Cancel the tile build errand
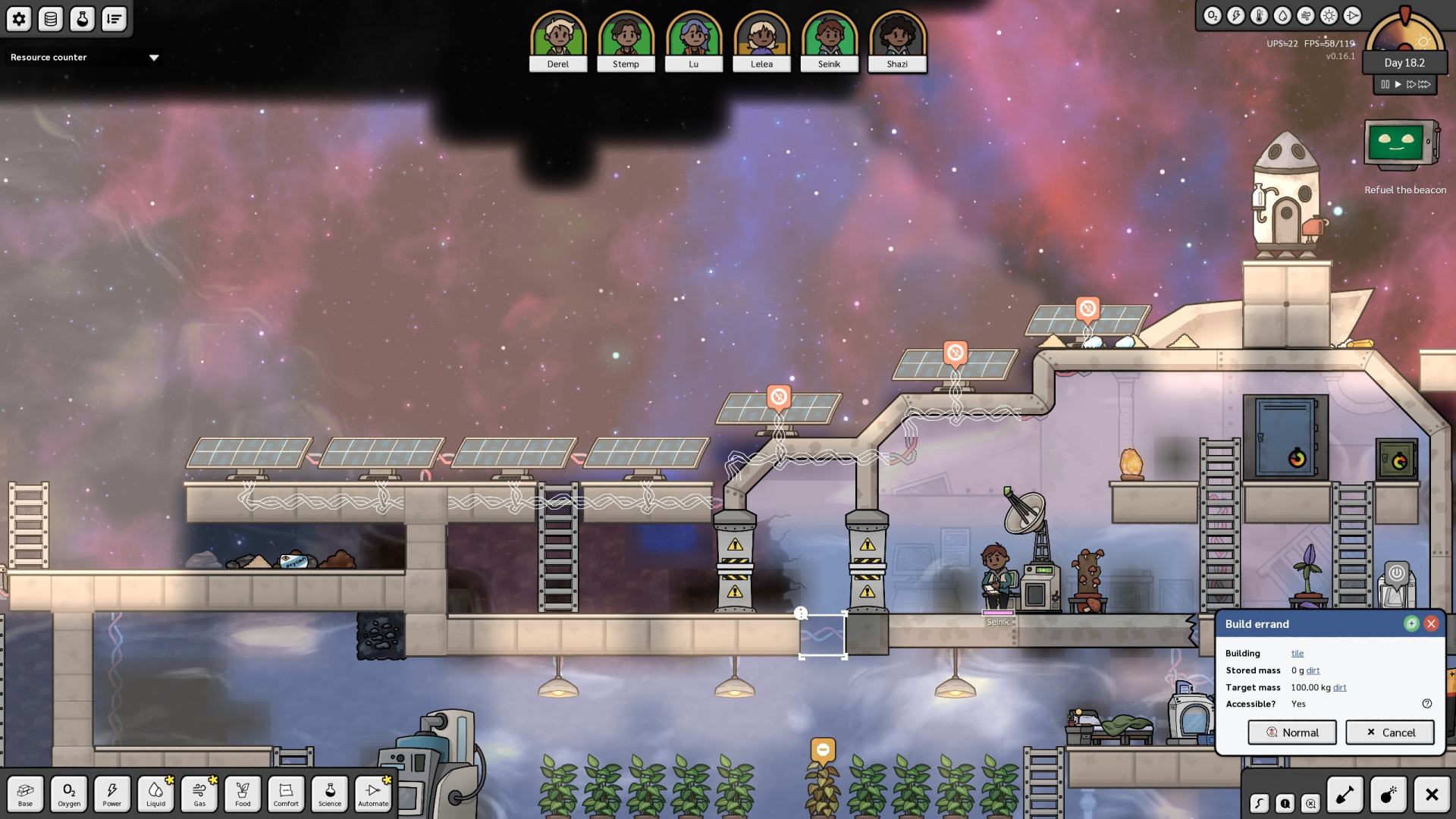 pyautogui.click(x=1390, y=733)
